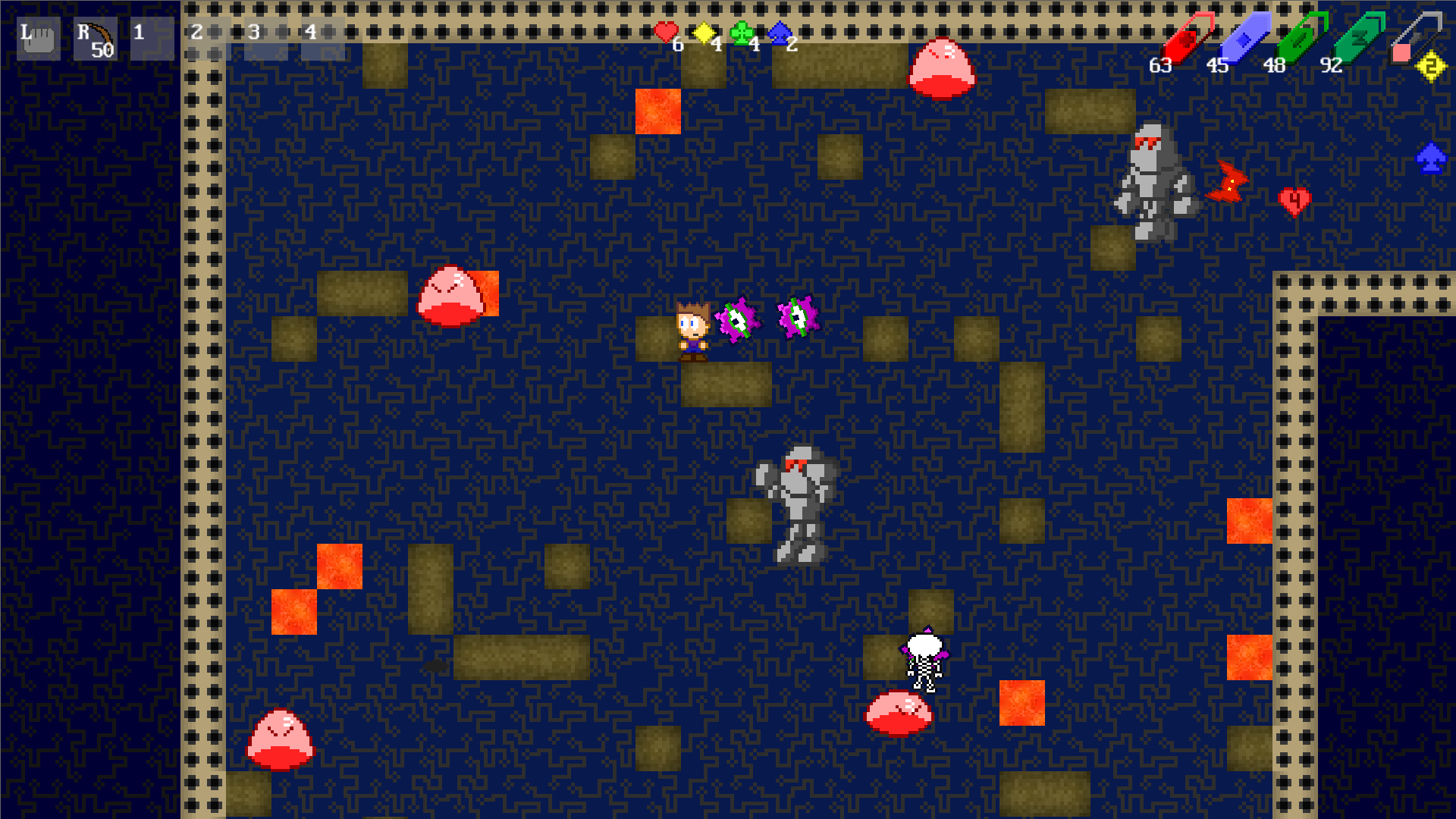Click the yellow diamond counter showing 4
This screenshot has height=819, width=1456.
(x=709, y=36)
